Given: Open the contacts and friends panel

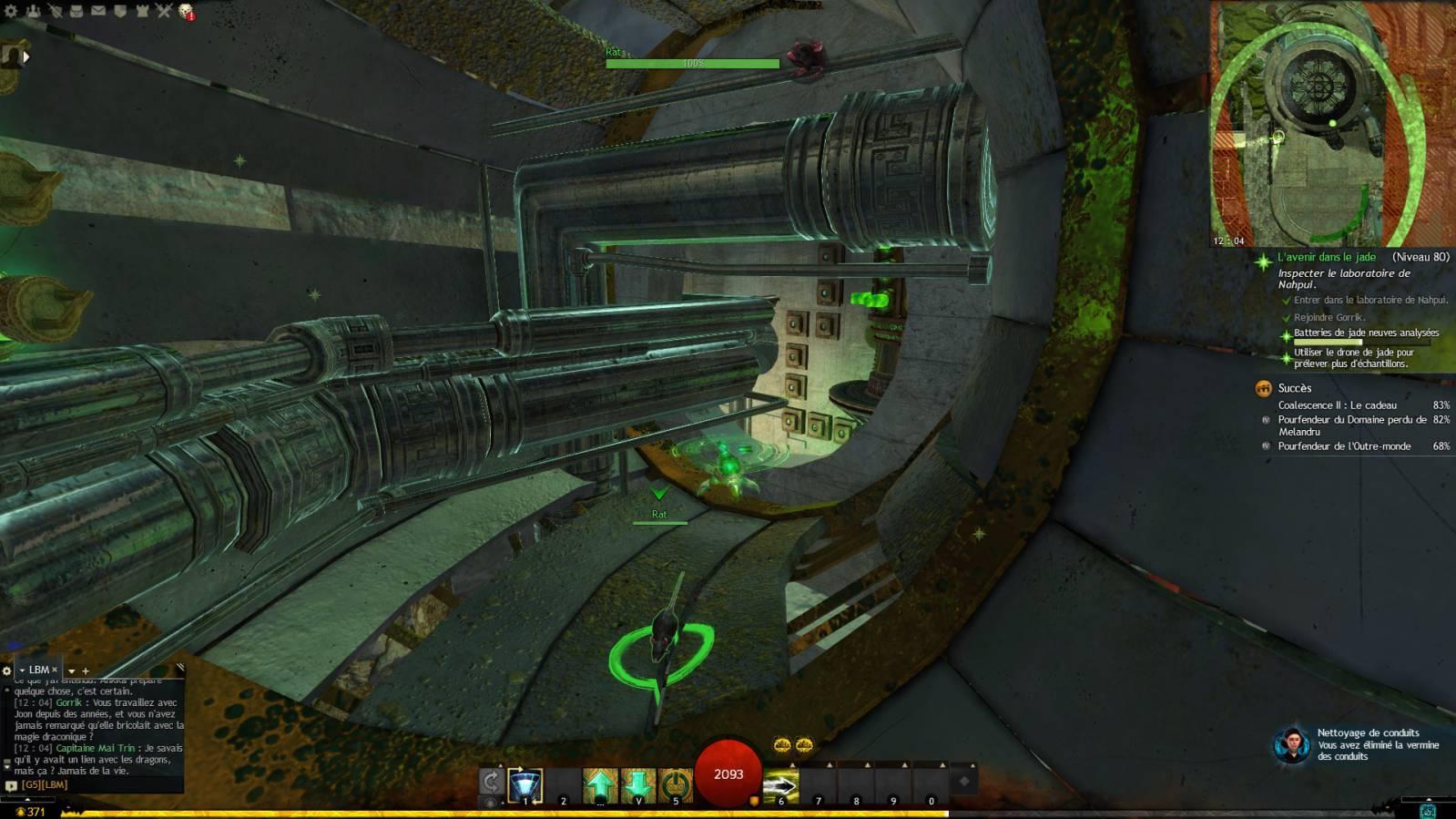Looking at the screenshot, I should (34, 11).
